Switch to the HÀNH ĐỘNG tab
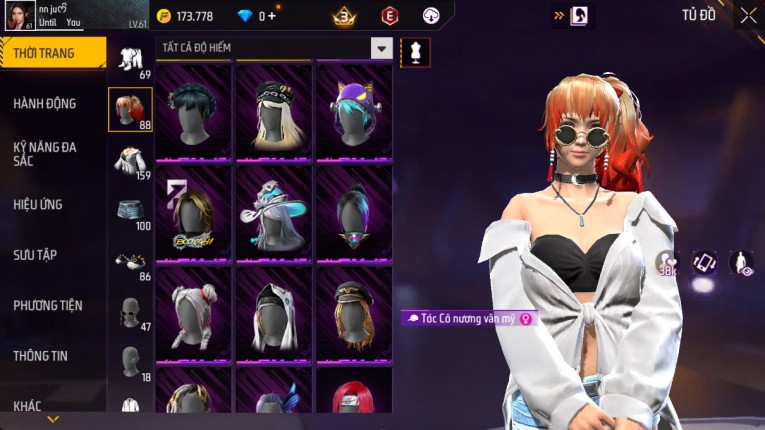The width and height of the screenshot is (765, 430). [45, 103]
